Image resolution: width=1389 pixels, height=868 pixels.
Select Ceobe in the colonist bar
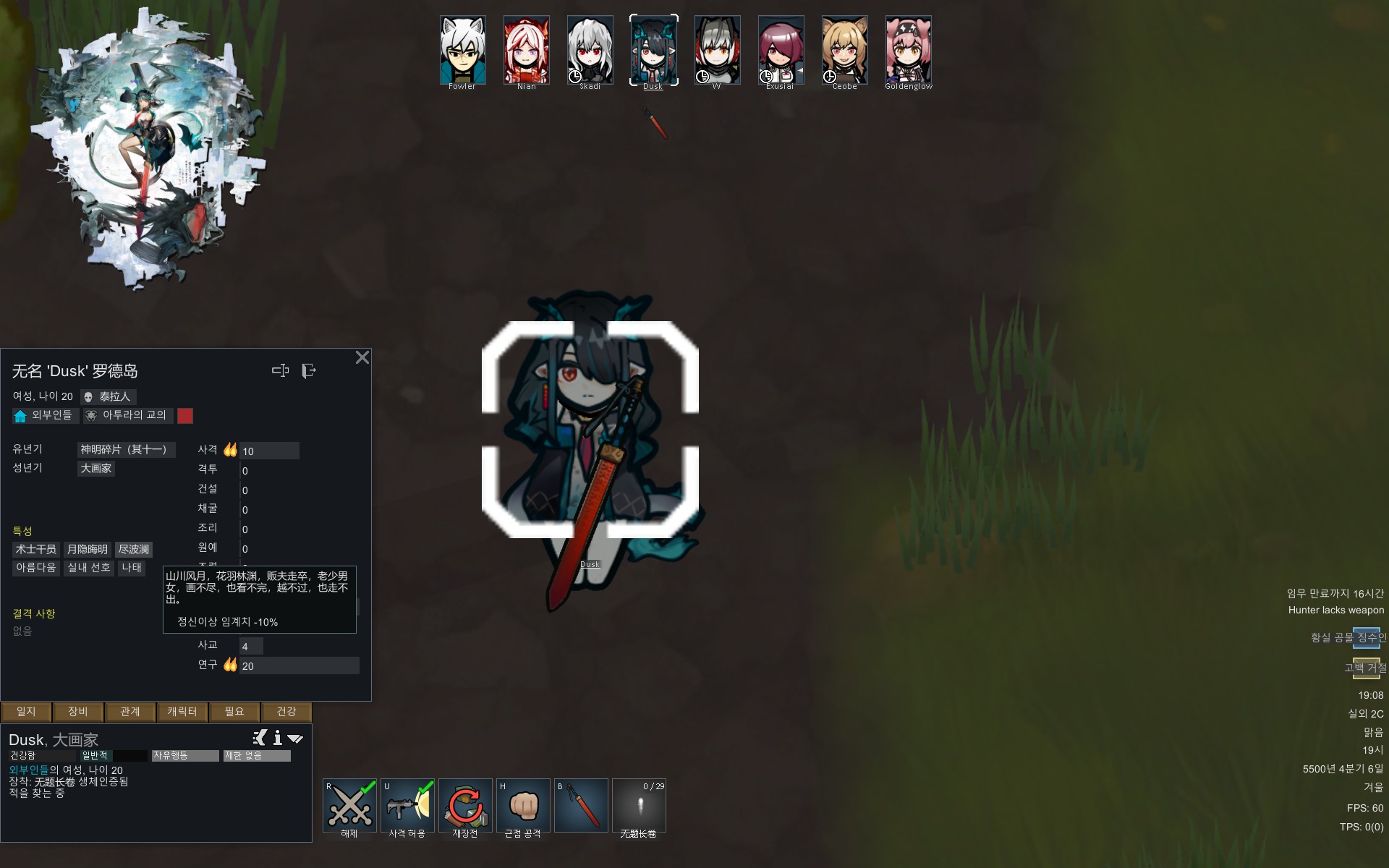844,51
